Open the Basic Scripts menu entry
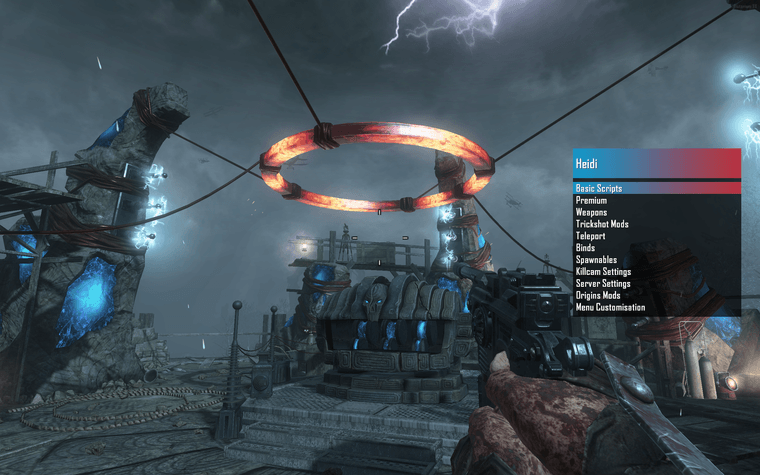Viewport: 760px width, 475px height. (x=600, y=188)
